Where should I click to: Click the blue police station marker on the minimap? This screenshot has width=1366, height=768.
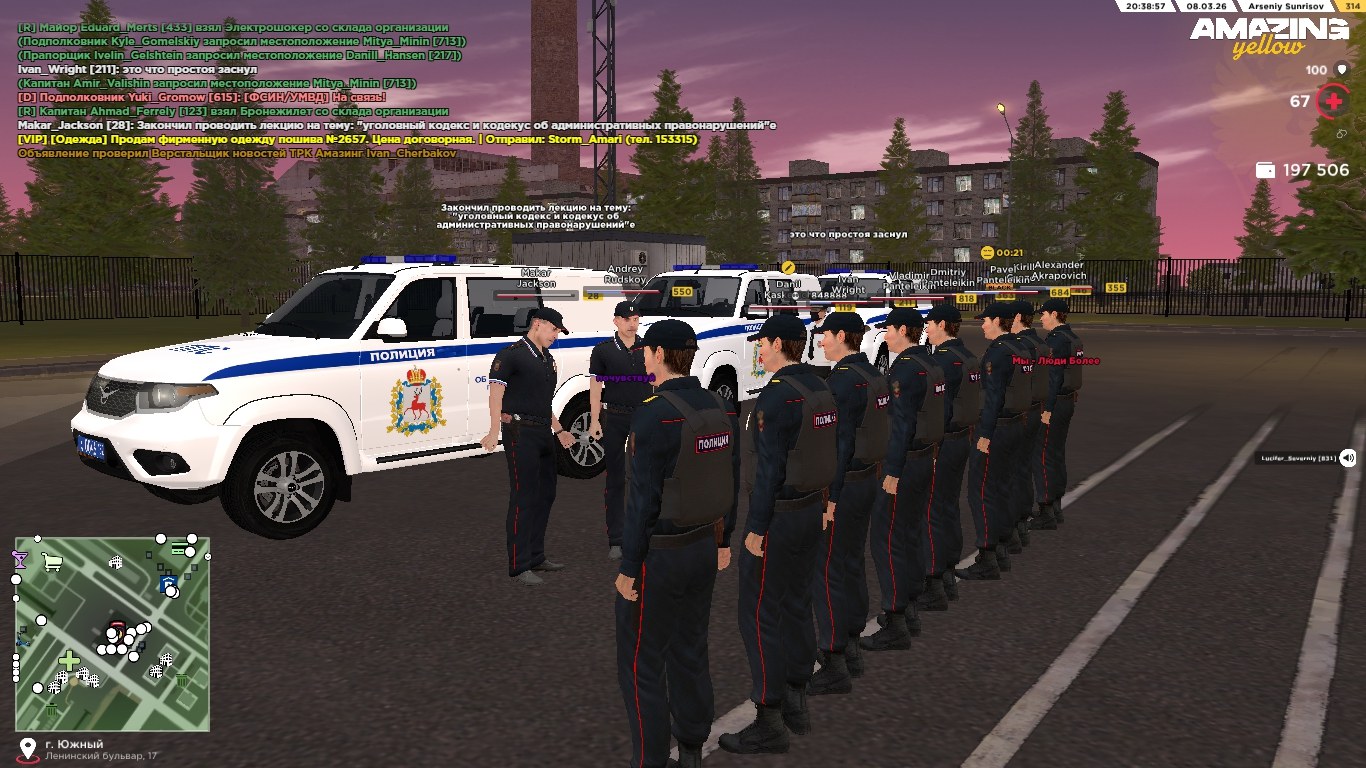tap(167, 583)
